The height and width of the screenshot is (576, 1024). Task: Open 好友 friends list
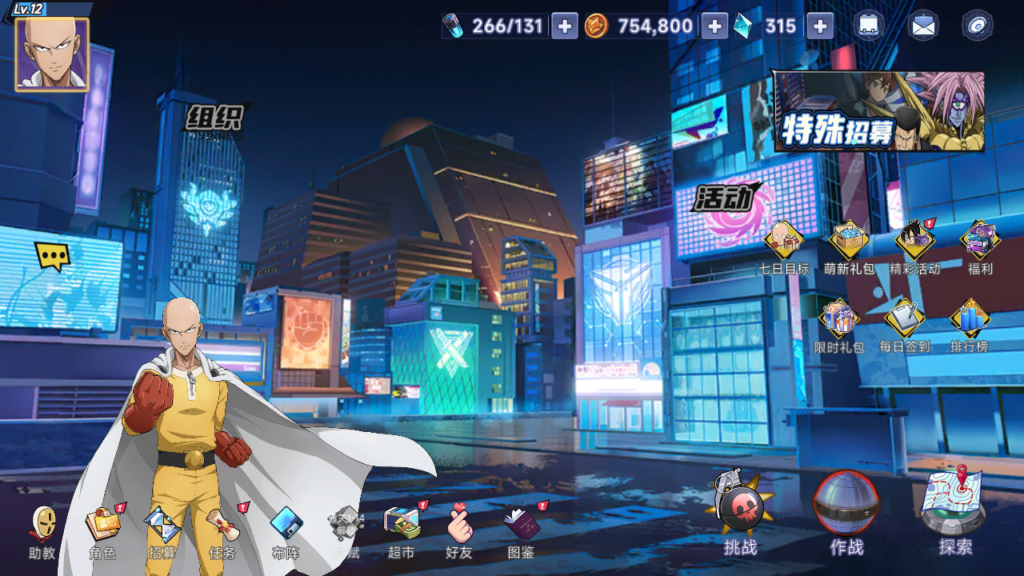point(459,528)
